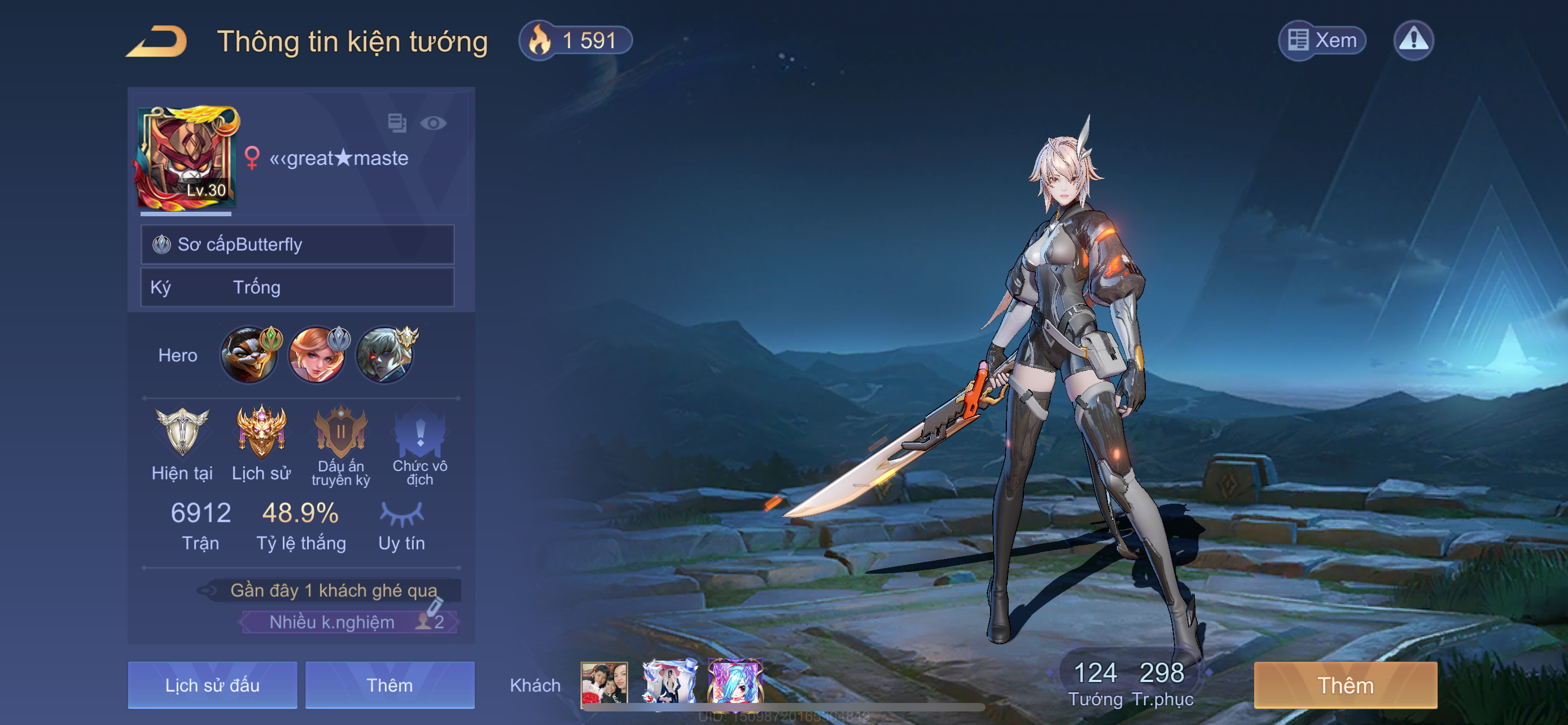Image resolution: width=1568 pixels, height=725 pixels.
Task: Open the player avatar portrait
Action: point(187,158)
